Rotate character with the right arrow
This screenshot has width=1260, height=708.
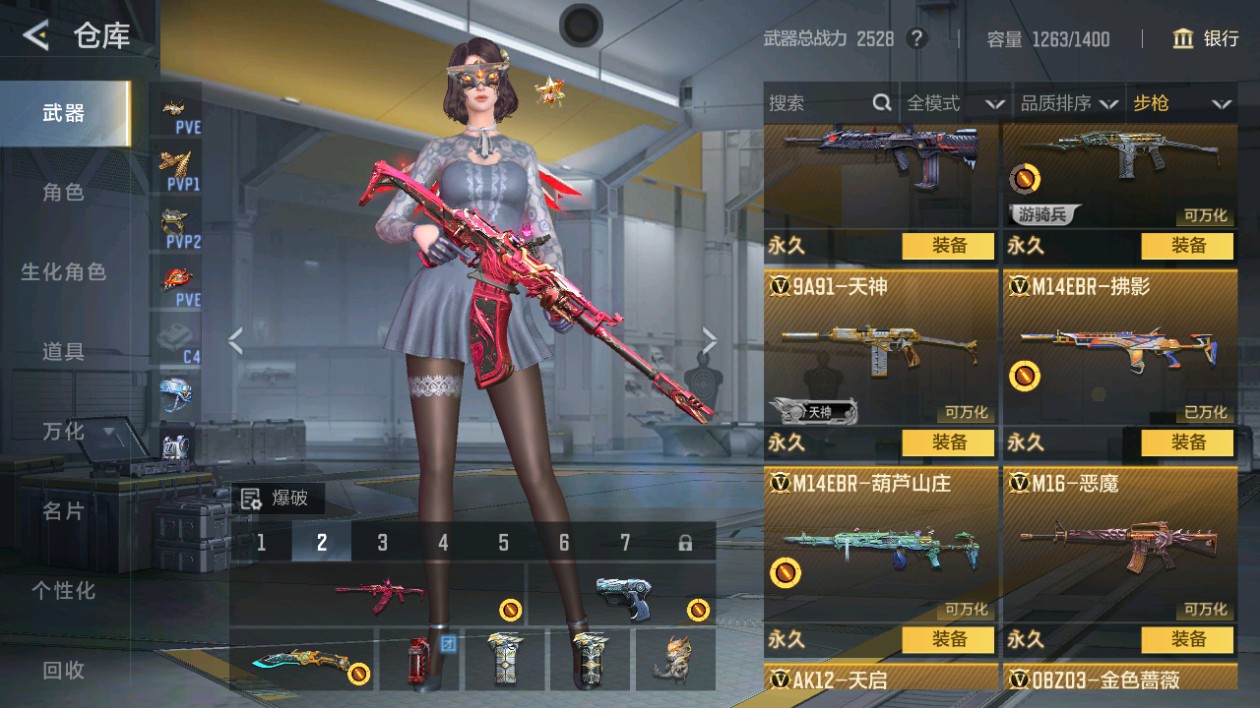709,342
